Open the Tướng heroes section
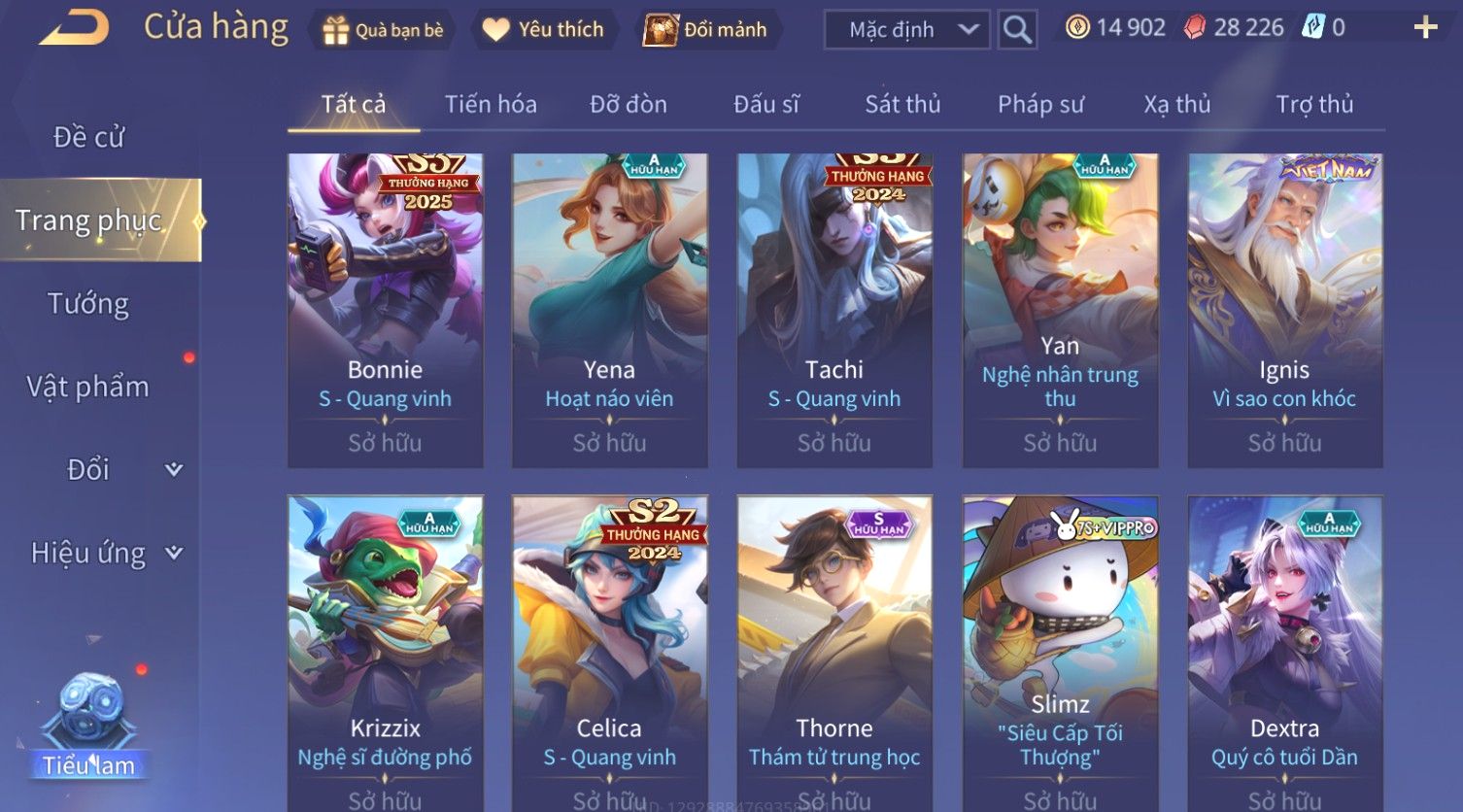Viewport: 1463px width, 812px height. (88, 304)
